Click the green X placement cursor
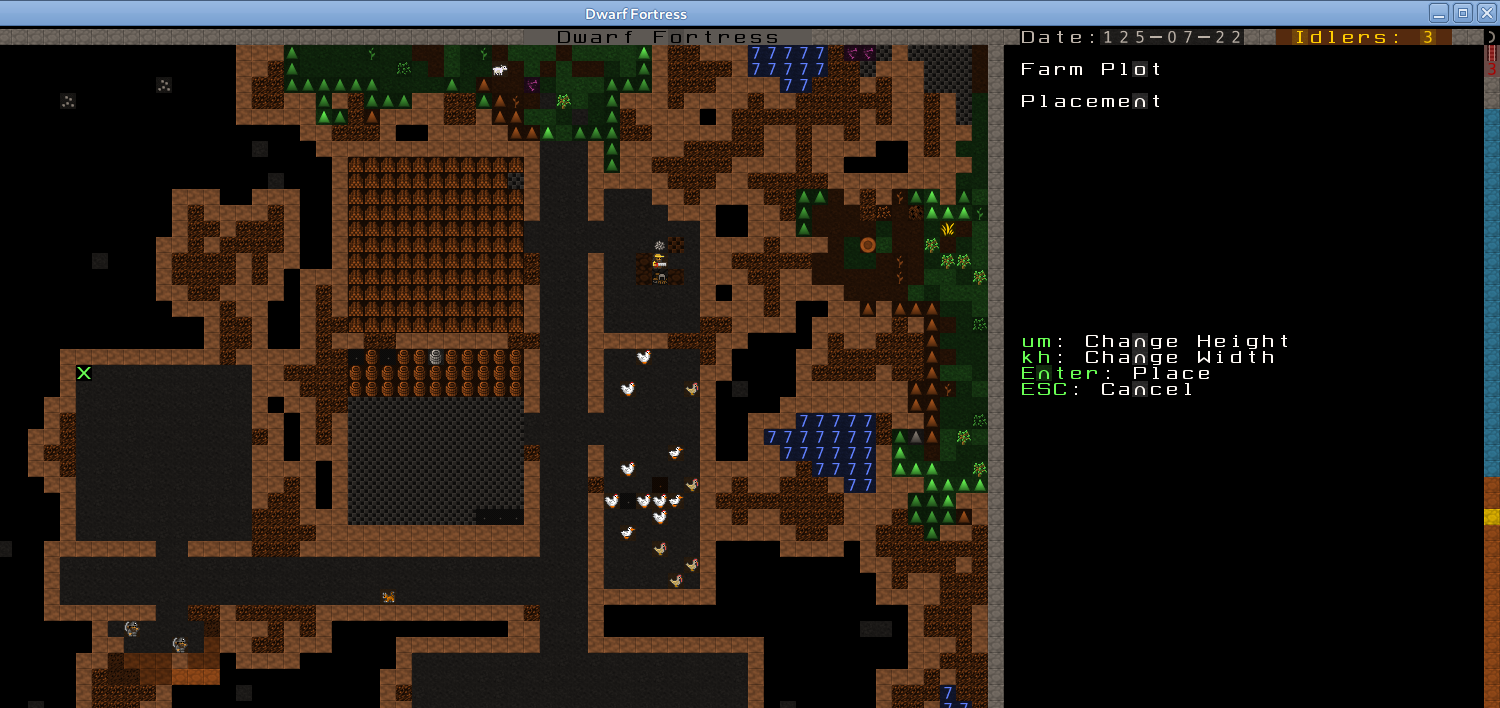The width and height of the screenshot is (1500, 708). point(84,373)
